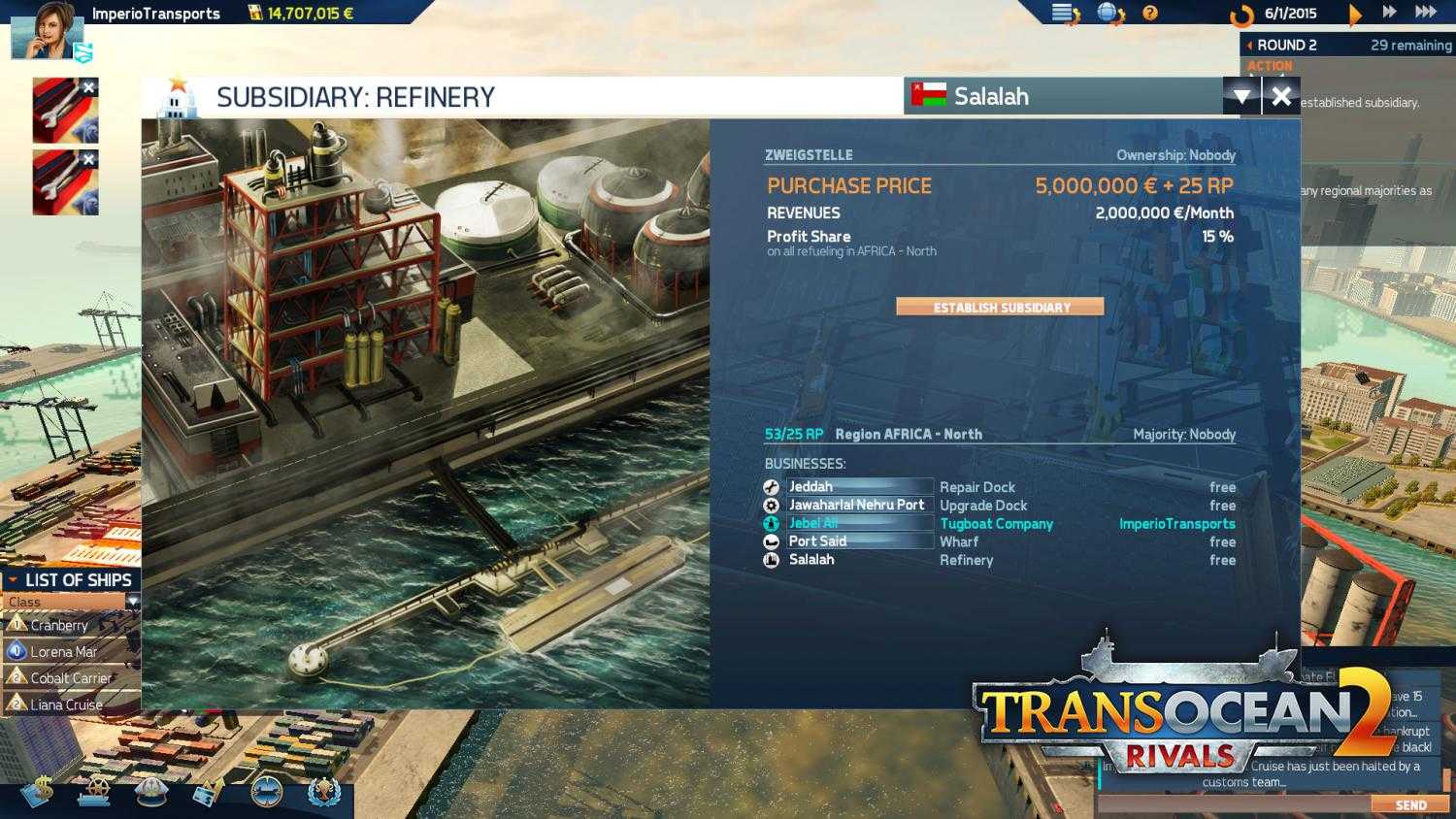The image size is (1456, 819).
Task: Select the Compass ship icon in bottom toolbar
Action: click(x=264, y=793)
